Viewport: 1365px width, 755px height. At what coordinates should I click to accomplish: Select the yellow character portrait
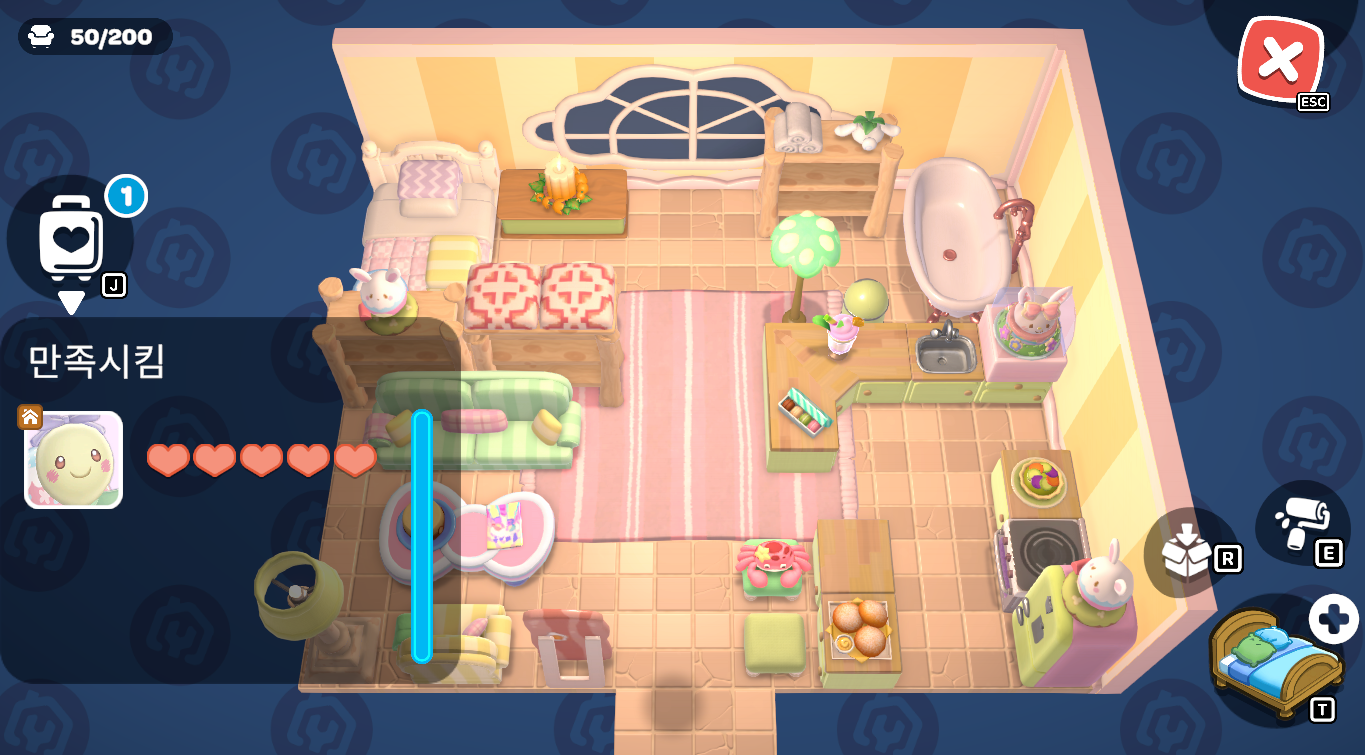coord(74,460)
